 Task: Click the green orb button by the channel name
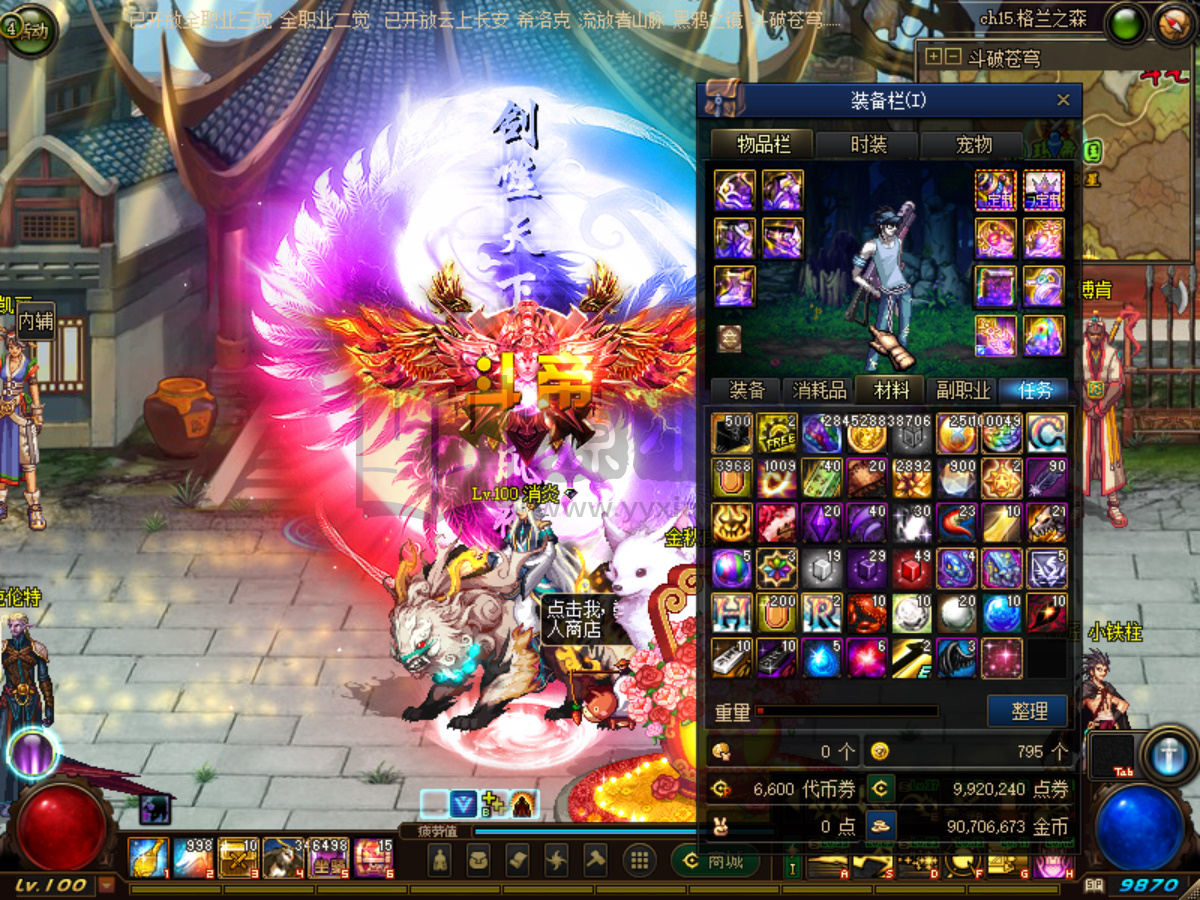pyautogui.click(x=1127, y=24)
